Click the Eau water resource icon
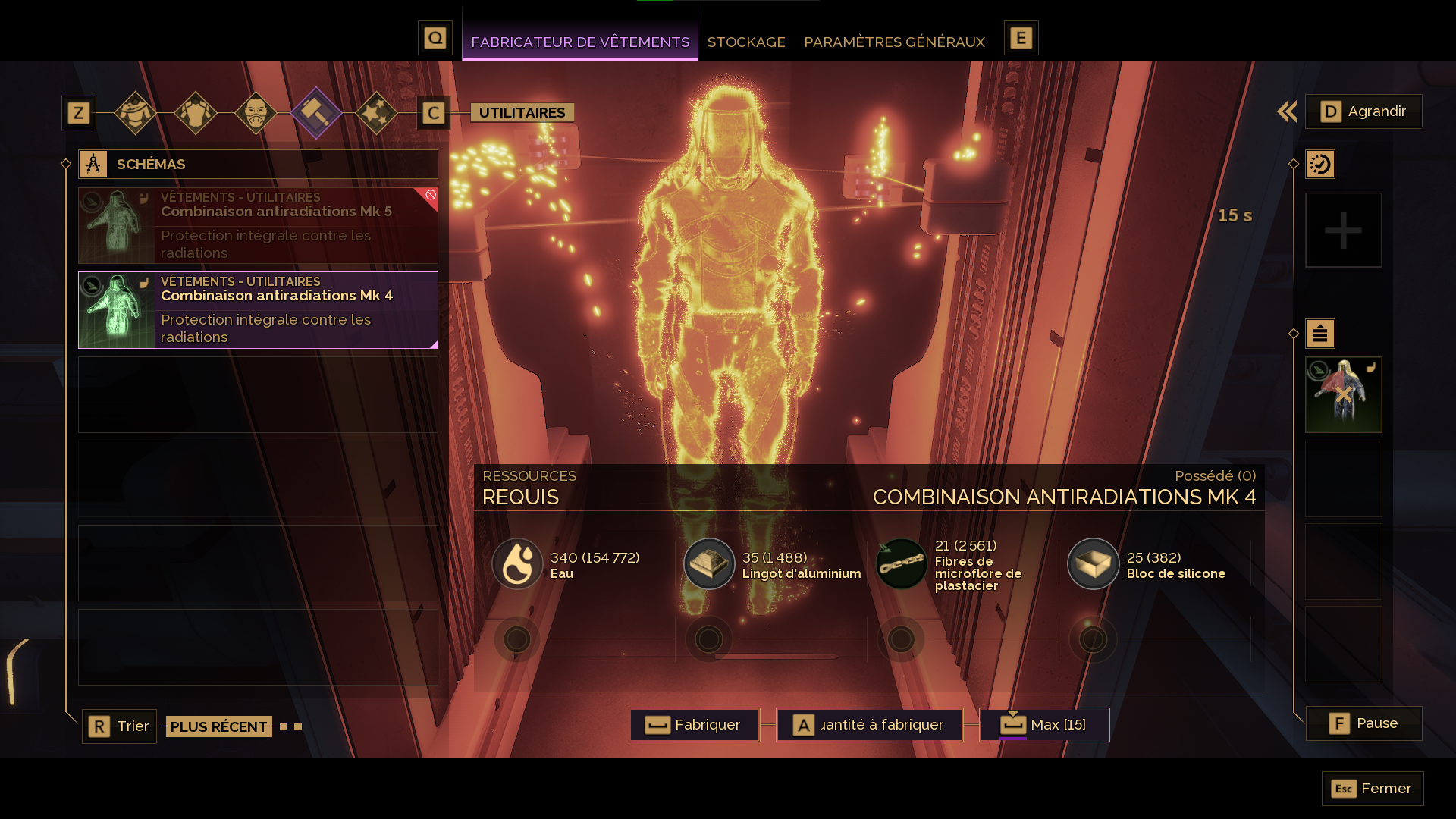Image resolution: width=1456 pixels, height=819 pixels. (x=517, y=564)
